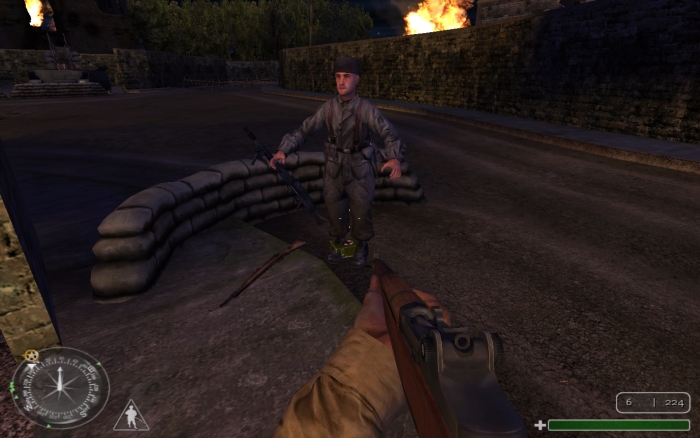Select the gold star objective marker
The width and height of the screenshot is (700, 438).
point(29,355)
